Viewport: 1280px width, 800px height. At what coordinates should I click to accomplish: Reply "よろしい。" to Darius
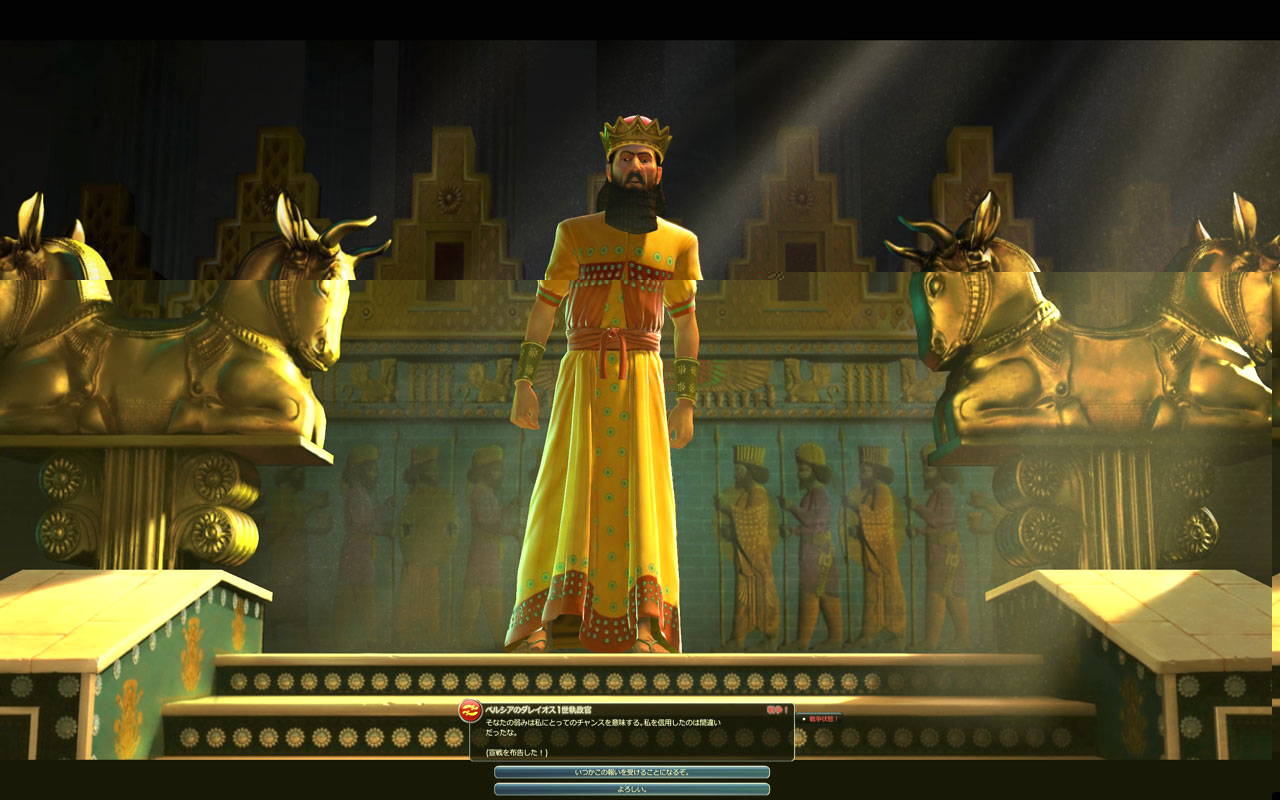pos(632,789)
